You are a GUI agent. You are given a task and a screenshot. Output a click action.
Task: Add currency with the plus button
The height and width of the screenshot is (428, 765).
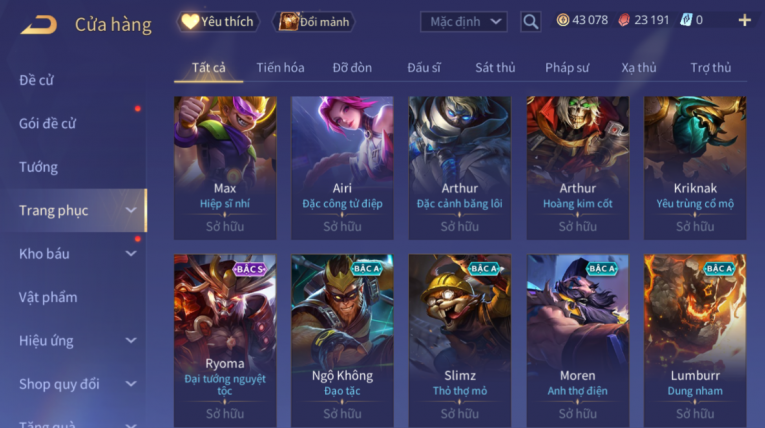click(x=744, y=20)
